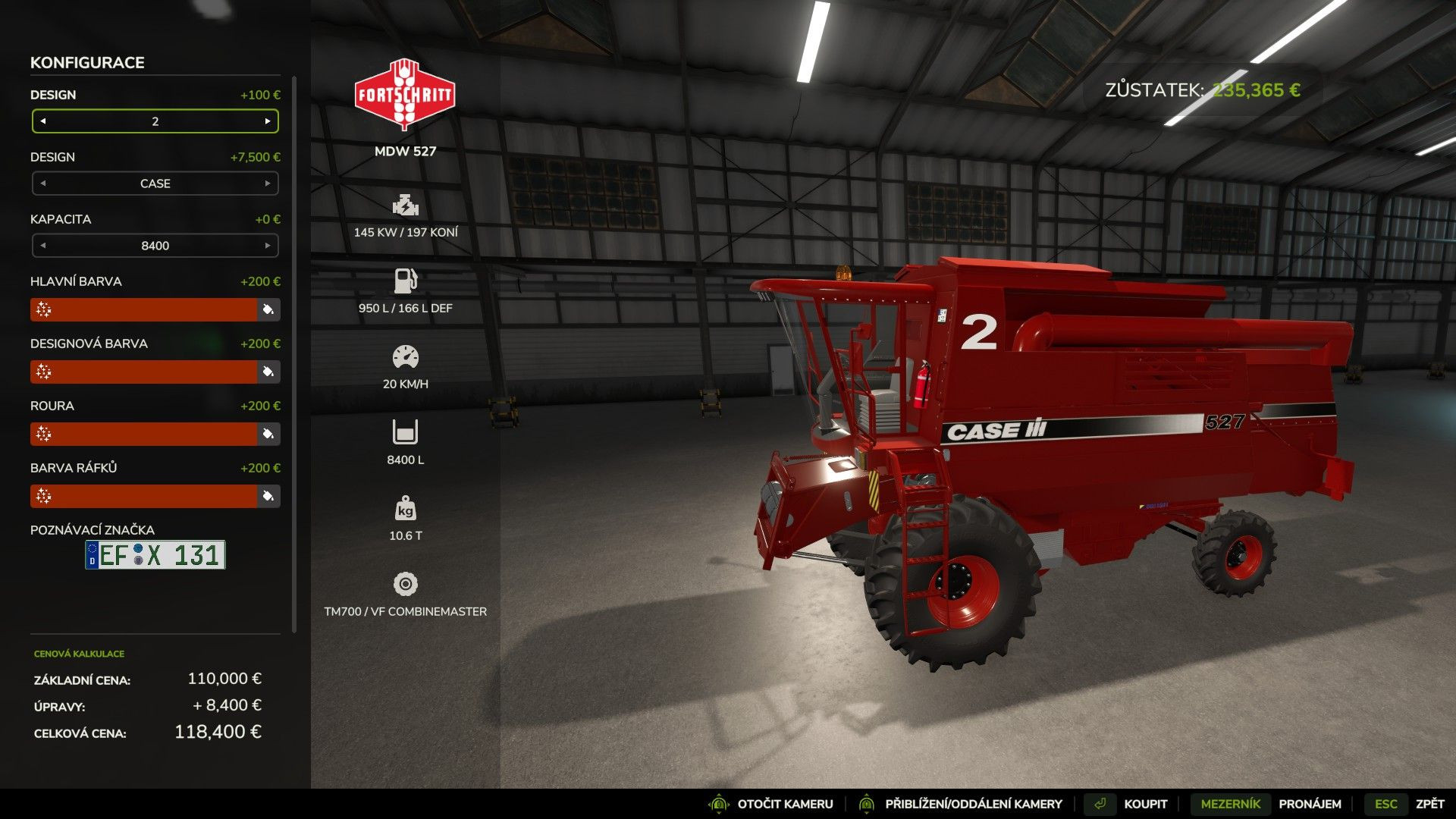Image resolution: width=1456 pixels, height=819 pixels.
Task: Switch CASE design to the previous option
Action: tap(43, 184)
